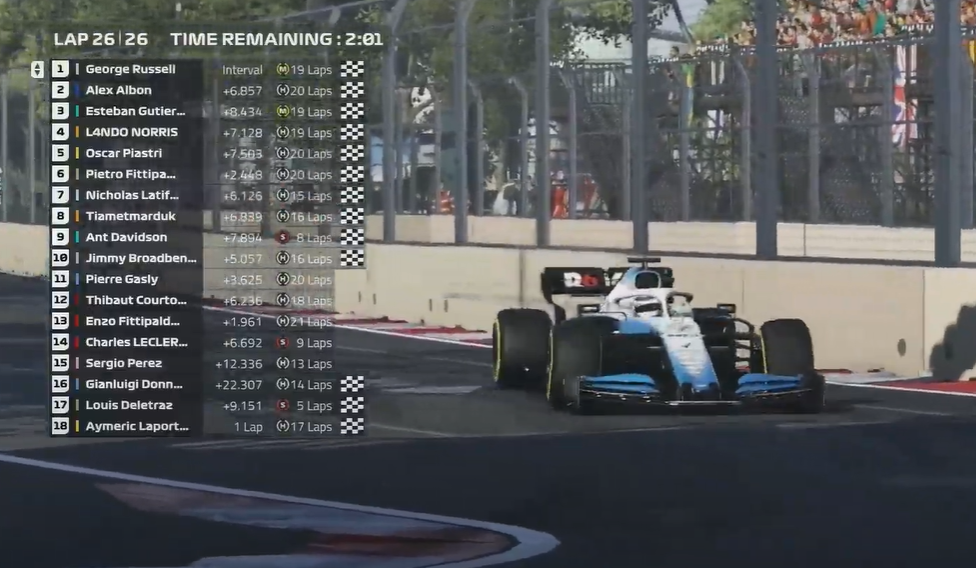Select George Russell in the leaderboard

coord(130,69)
